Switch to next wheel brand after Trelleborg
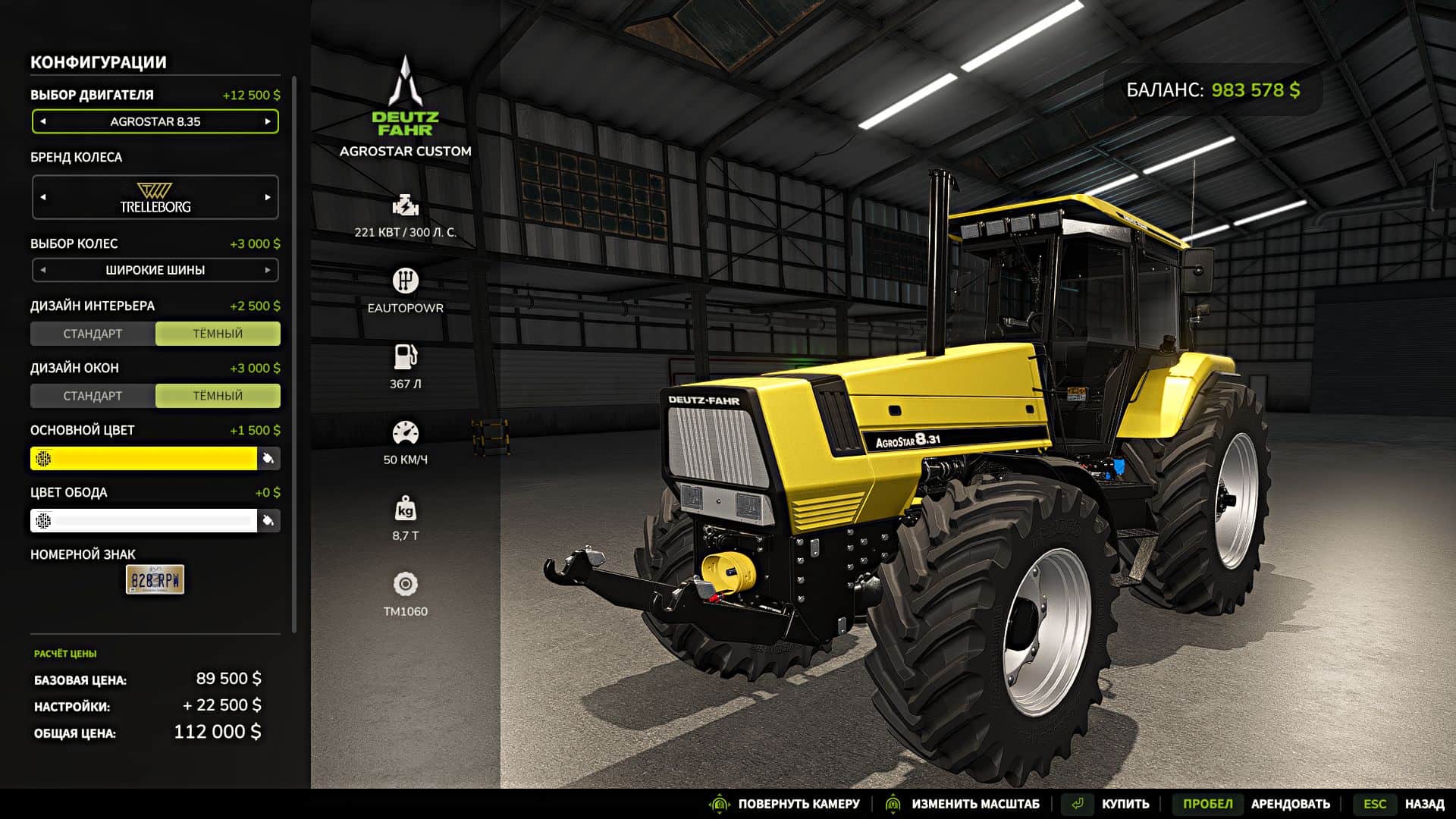 click(268, 197)
